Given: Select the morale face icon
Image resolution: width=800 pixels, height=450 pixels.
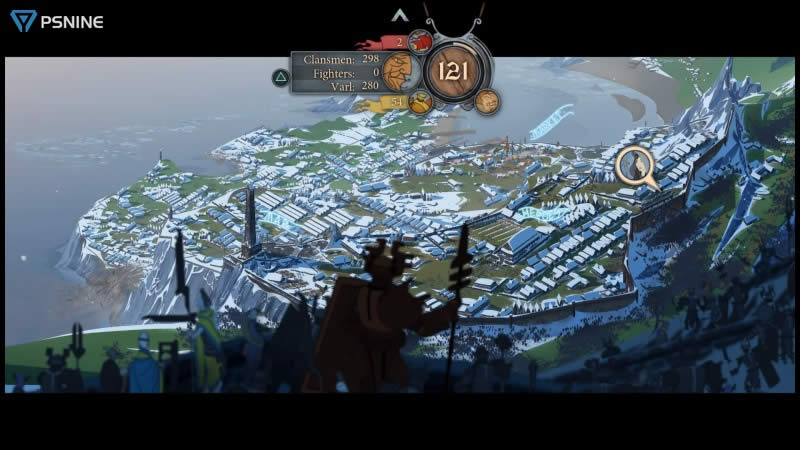Looking at the screenshot, I should (399, 71).
